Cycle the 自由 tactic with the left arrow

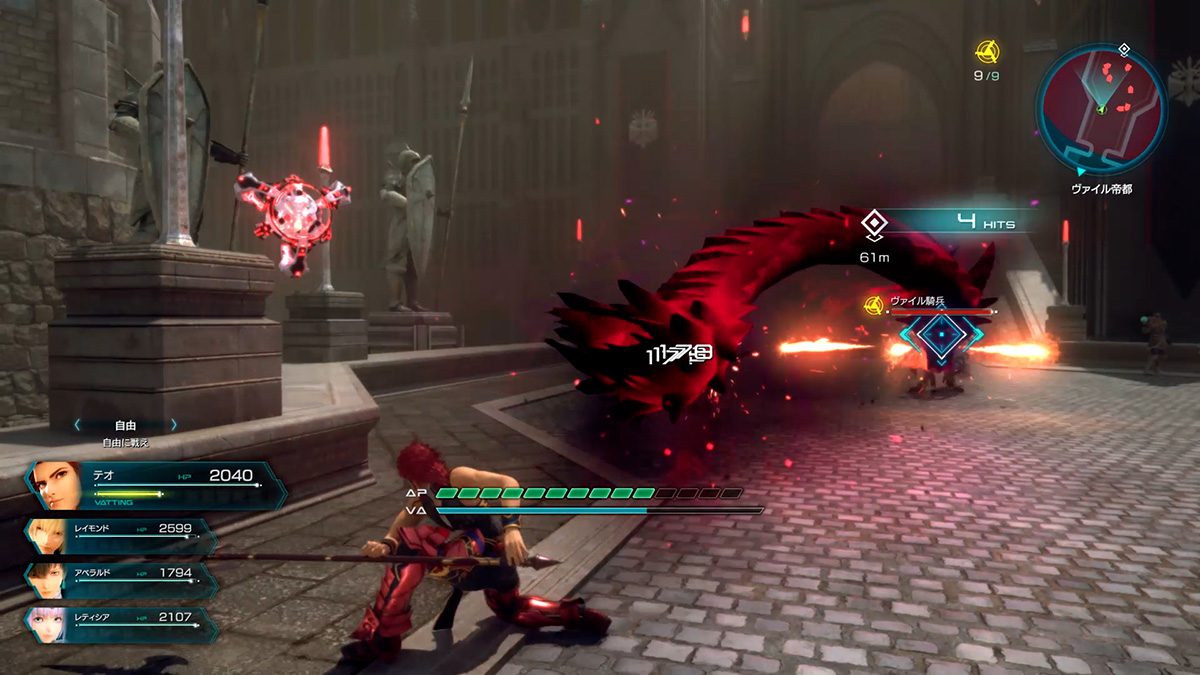[77, 425]
